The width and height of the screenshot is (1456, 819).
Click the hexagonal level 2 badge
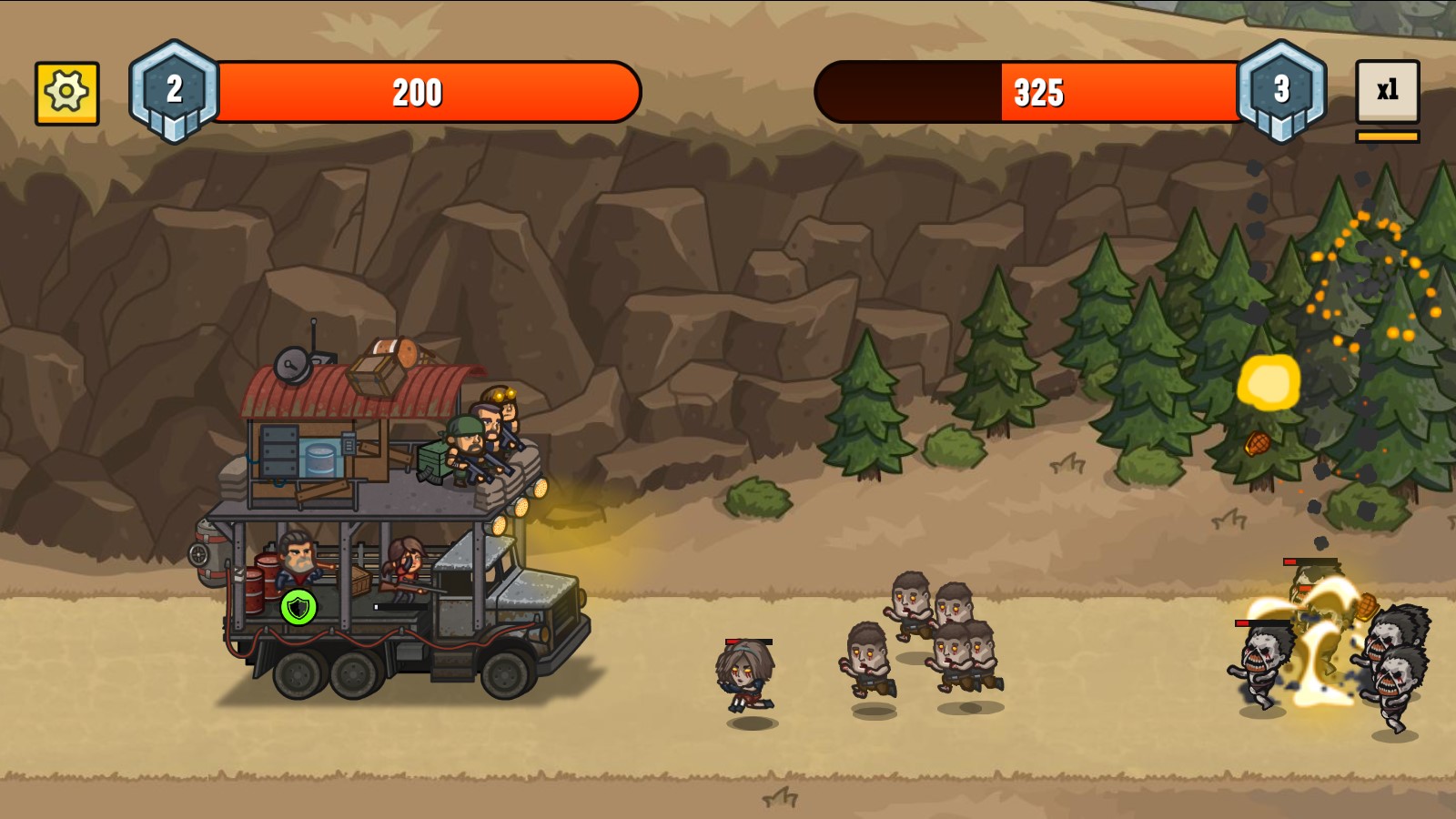click(176, 88)
